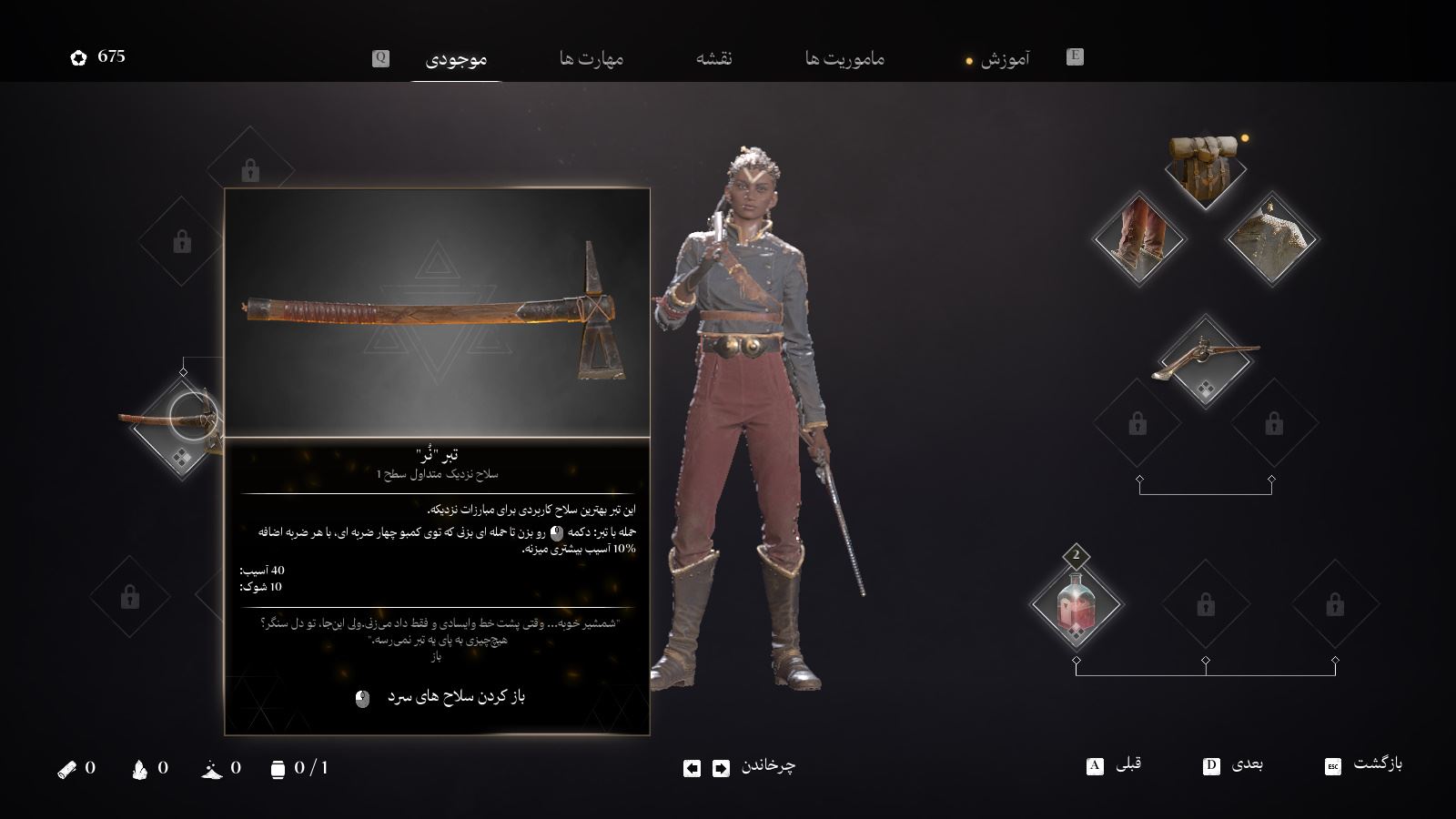Switch to the موجودی inventory tab

click(456, 59)
